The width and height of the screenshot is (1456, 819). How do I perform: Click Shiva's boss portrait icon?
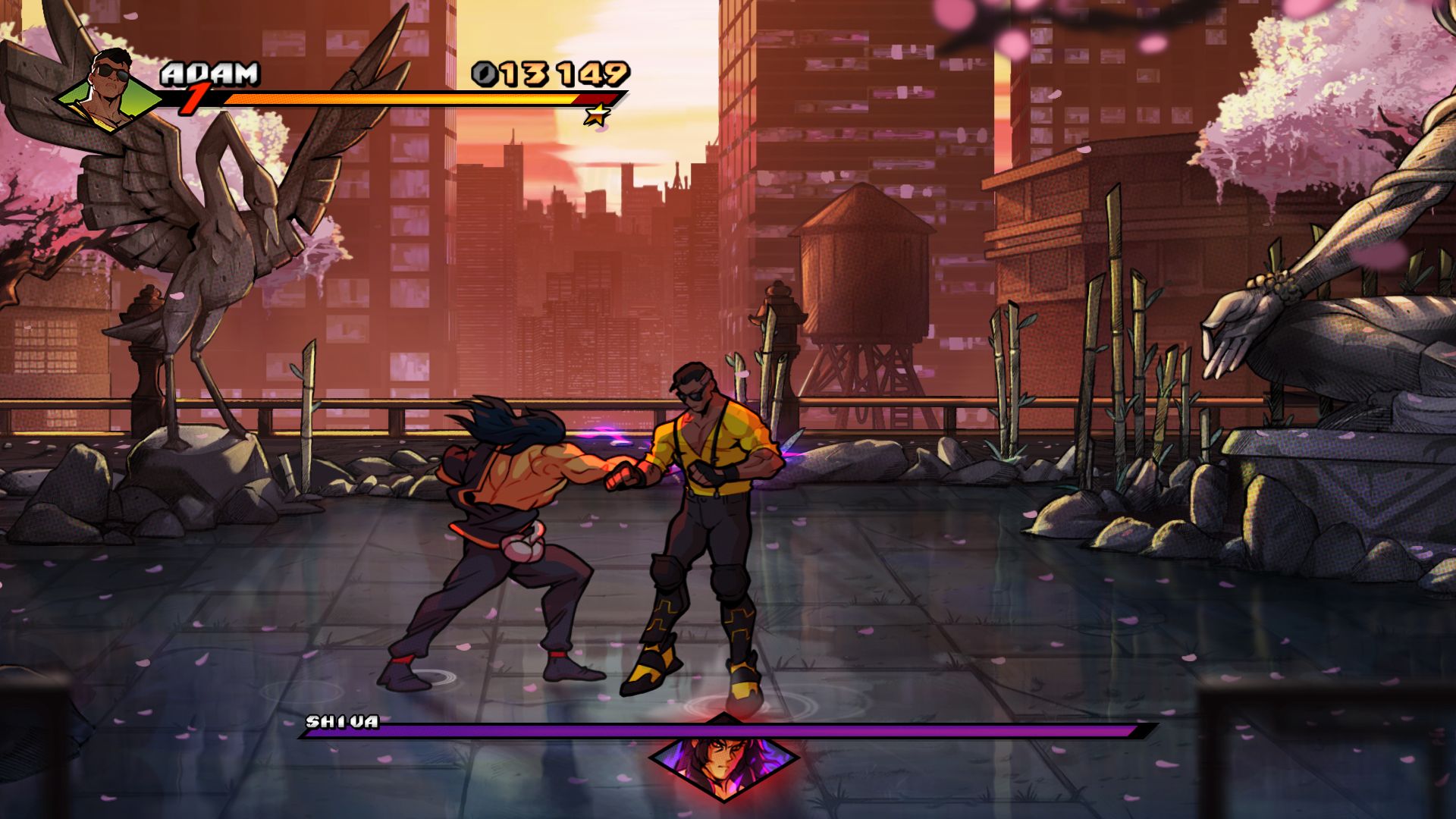click(x=724, y=757)
